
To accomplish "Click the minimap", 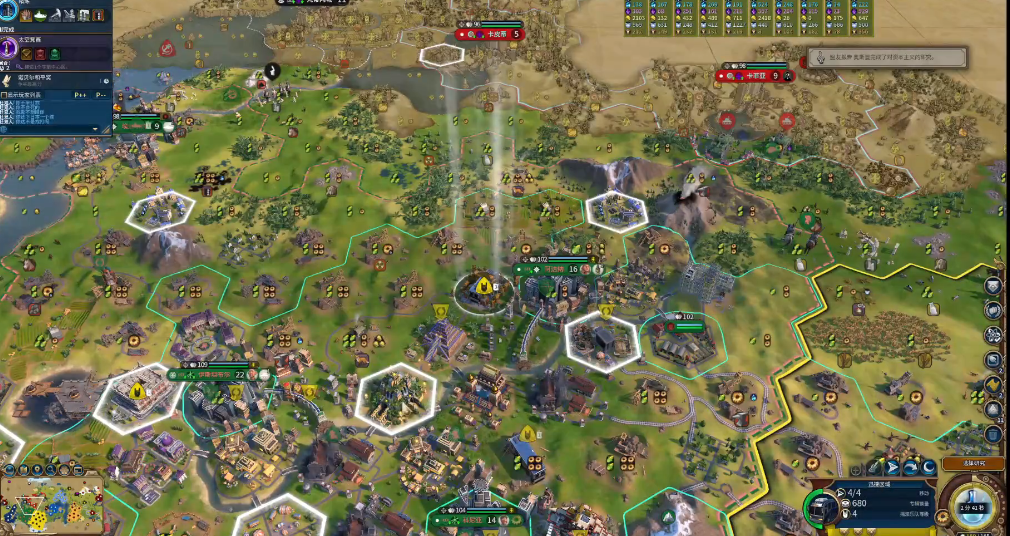I will coord(50,503).
